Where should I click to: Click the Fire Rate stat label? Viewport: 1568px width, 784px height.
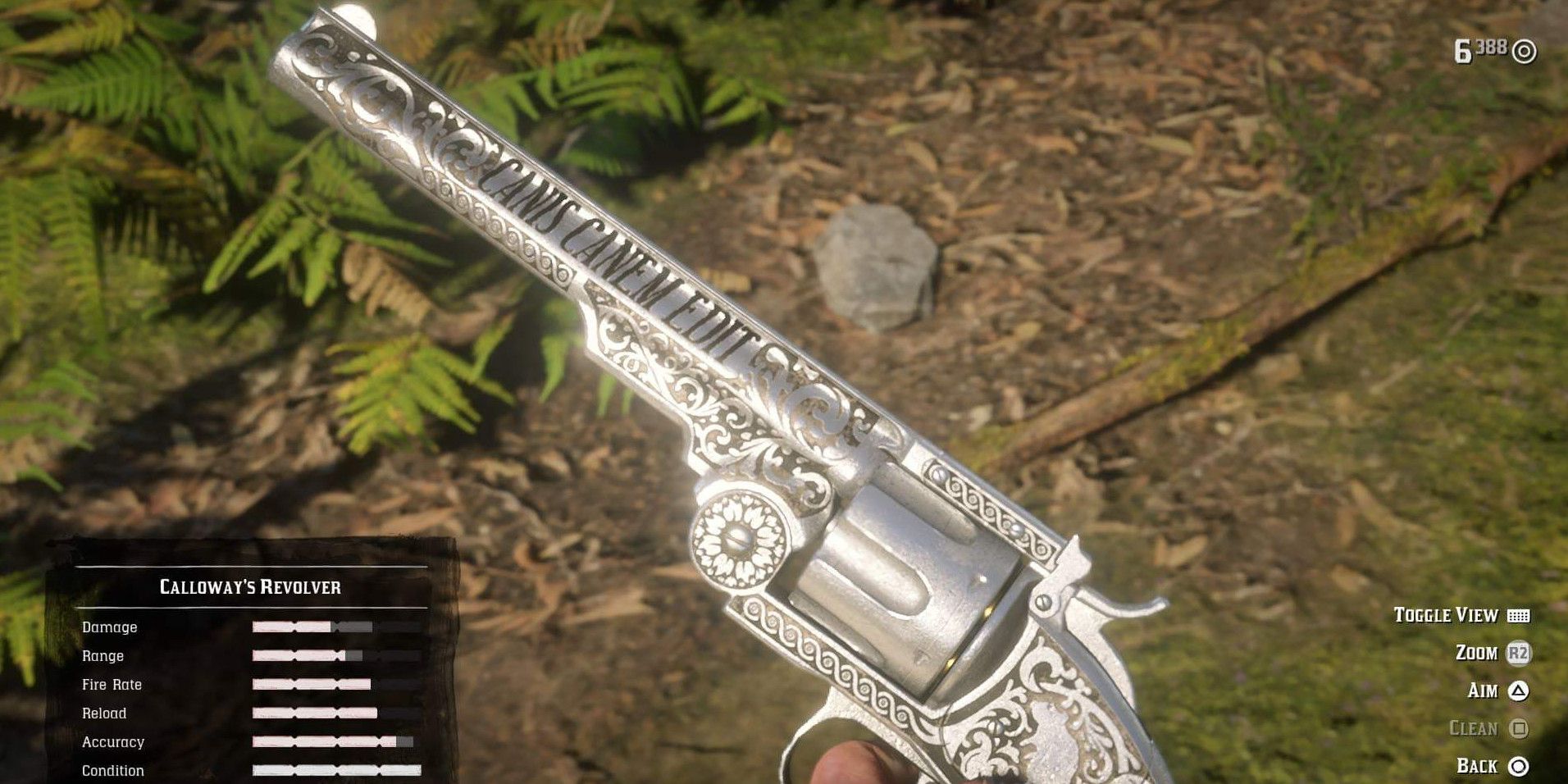point(111,684)
